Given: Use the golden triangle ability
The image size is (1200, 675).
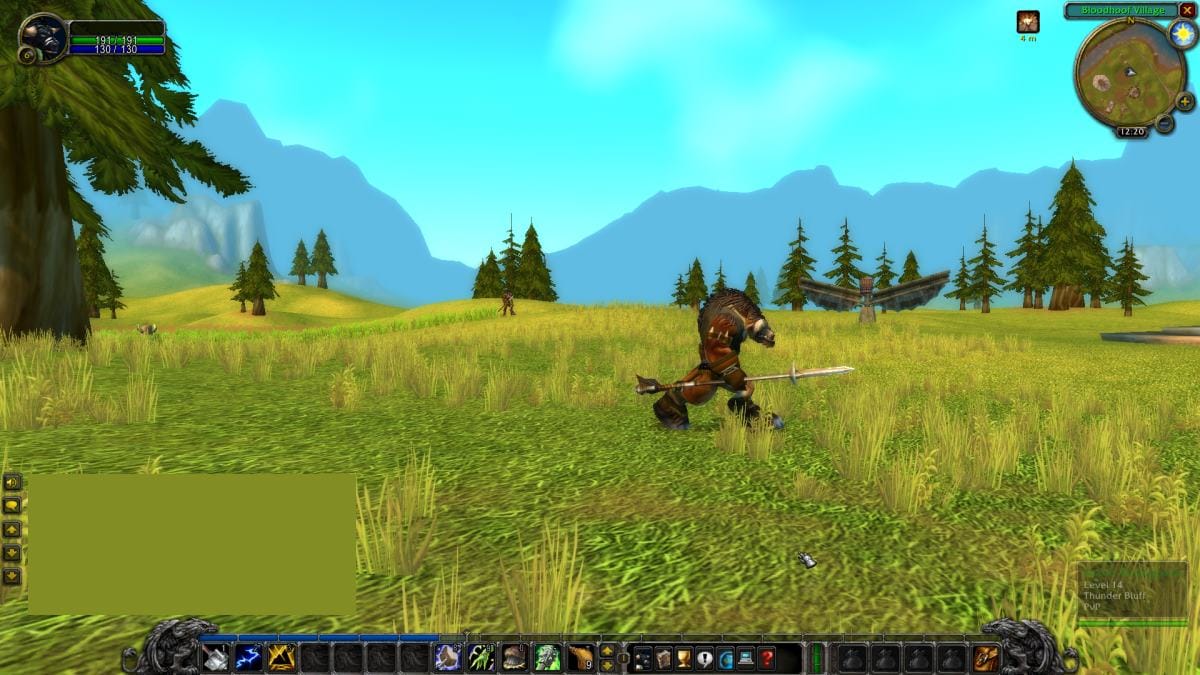Looking at the screenshot, I should pos(281,657).
